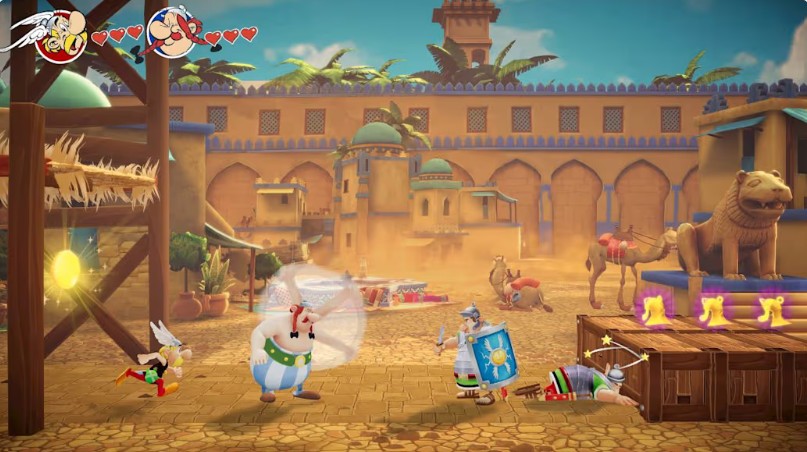807x452 pixels.
Task: Click the Asterix character portrait
Action: (x=58, y=34)
